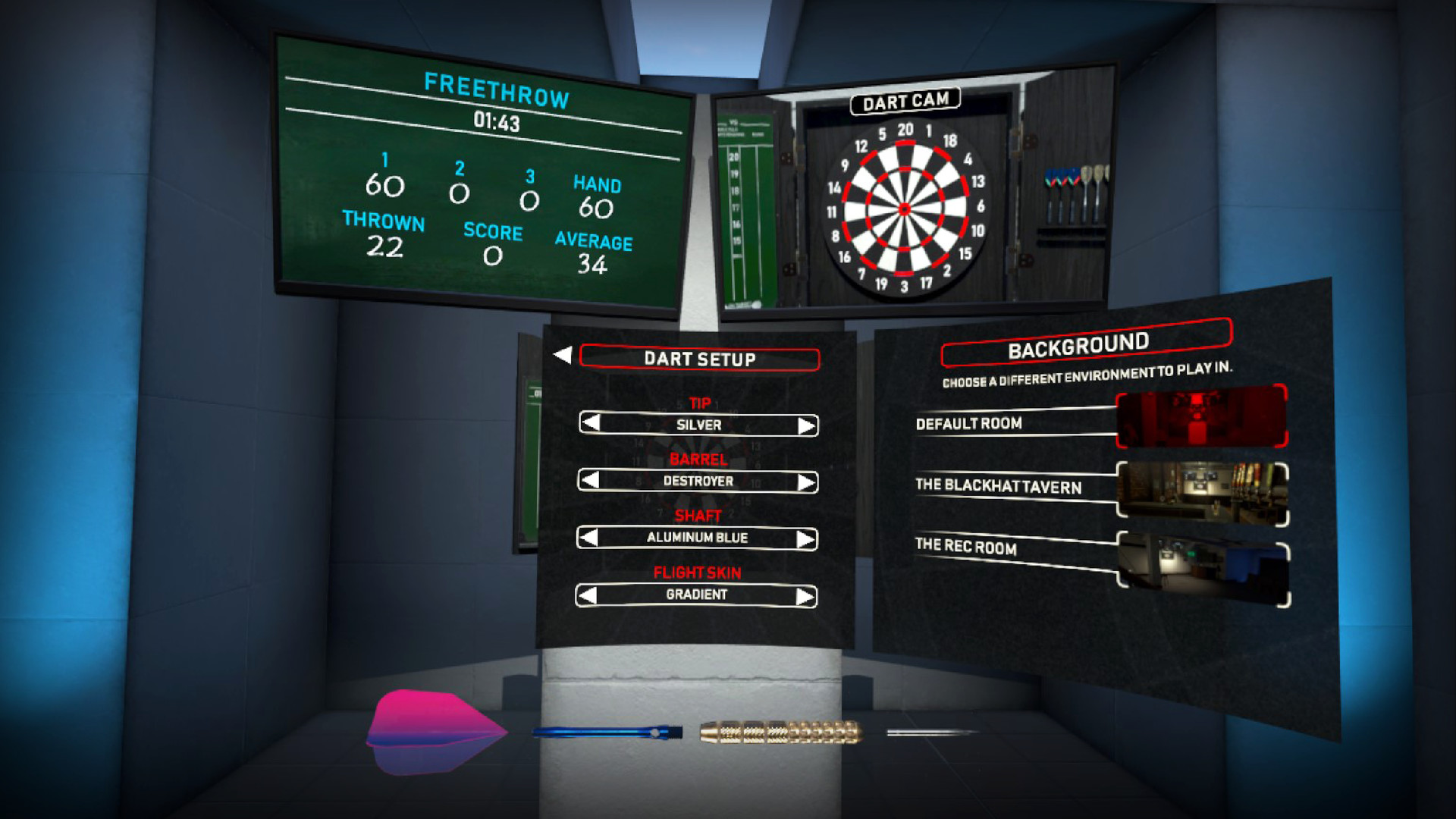
Task: Click the left arrow under BARREL
Action: click(x=591, y=481)
